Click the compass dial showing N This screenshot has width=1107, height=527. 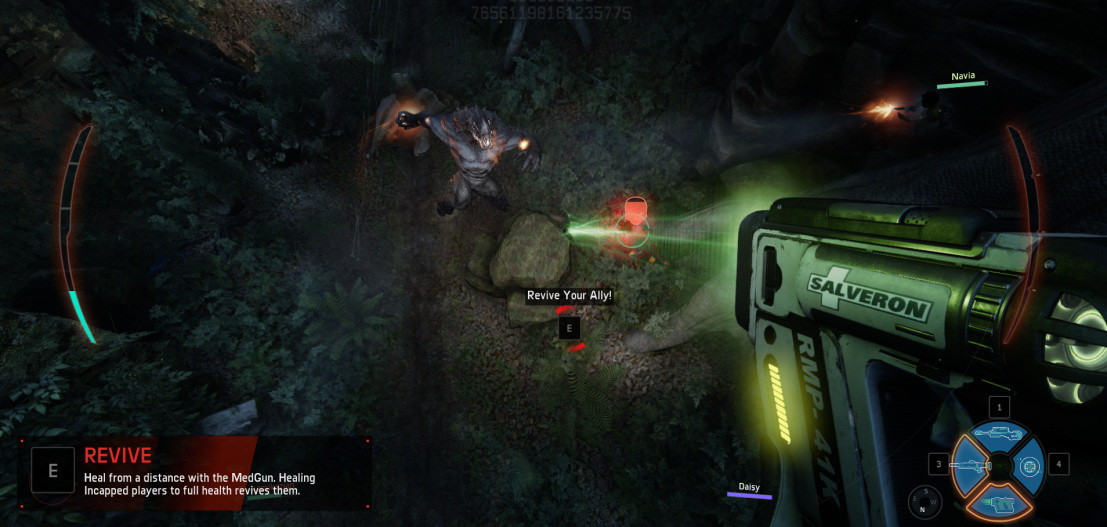(x=925, y=500)
